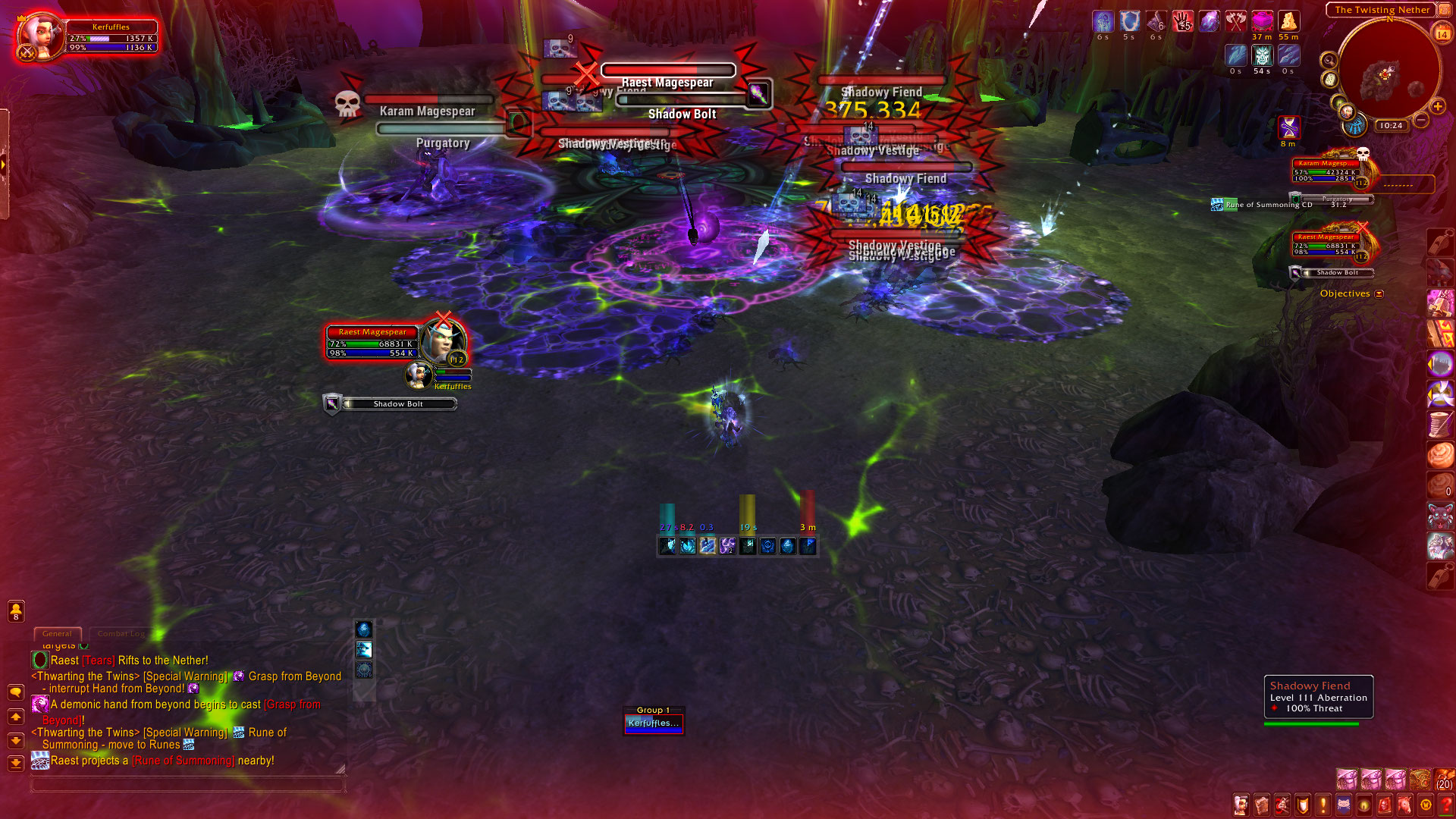The image size is (1456, 819).
Task: Zoom out the minimap with minus button
Action: (1421, 120)
